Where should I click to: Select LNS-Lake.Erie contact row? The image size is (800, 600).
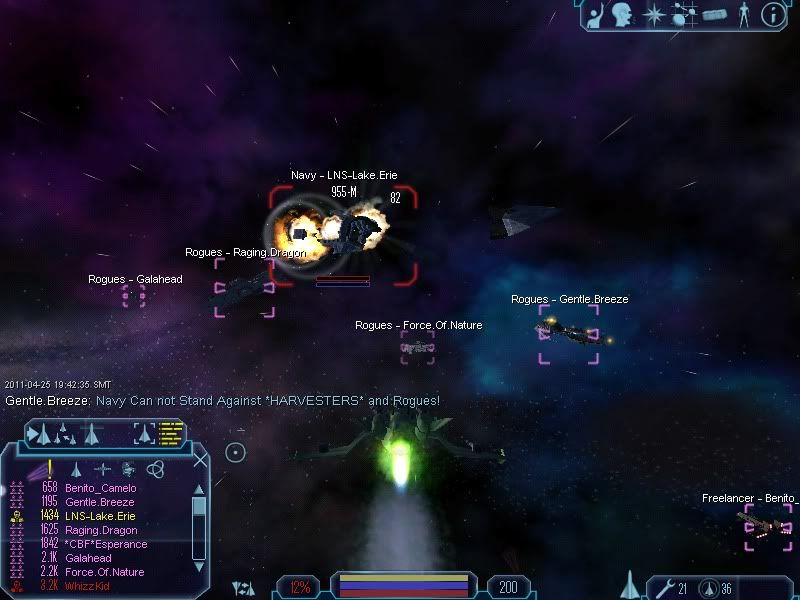tap(101, 516)
